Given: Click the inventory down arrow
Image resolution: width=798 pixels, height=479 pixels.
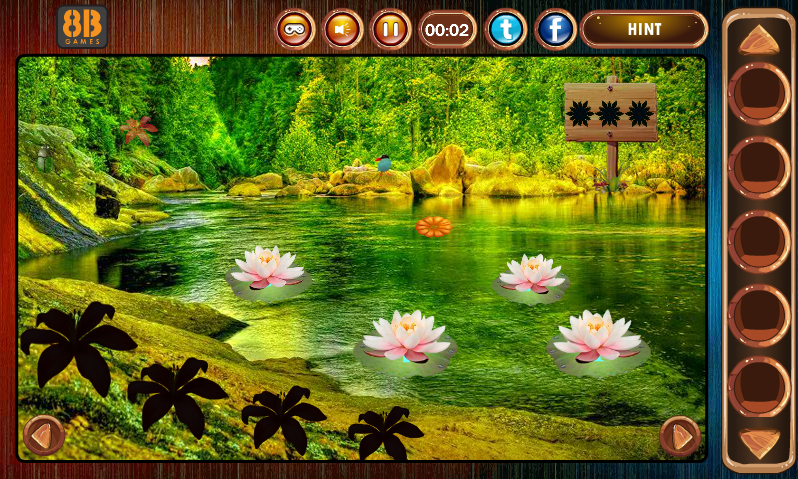Looking at the screenshot, I should [759, 443].
